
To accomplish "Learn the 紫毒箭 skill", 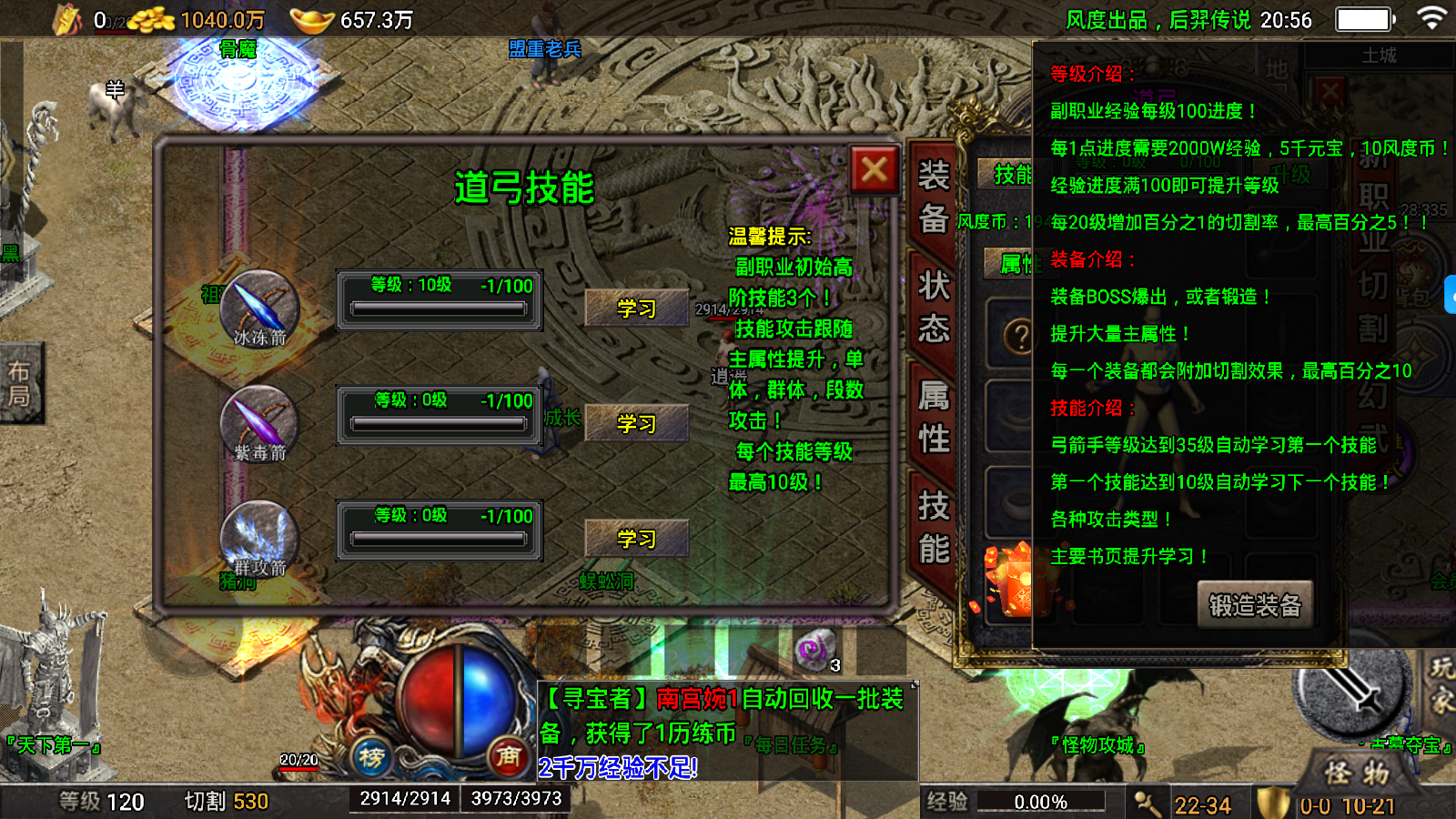I will [636, 423].
